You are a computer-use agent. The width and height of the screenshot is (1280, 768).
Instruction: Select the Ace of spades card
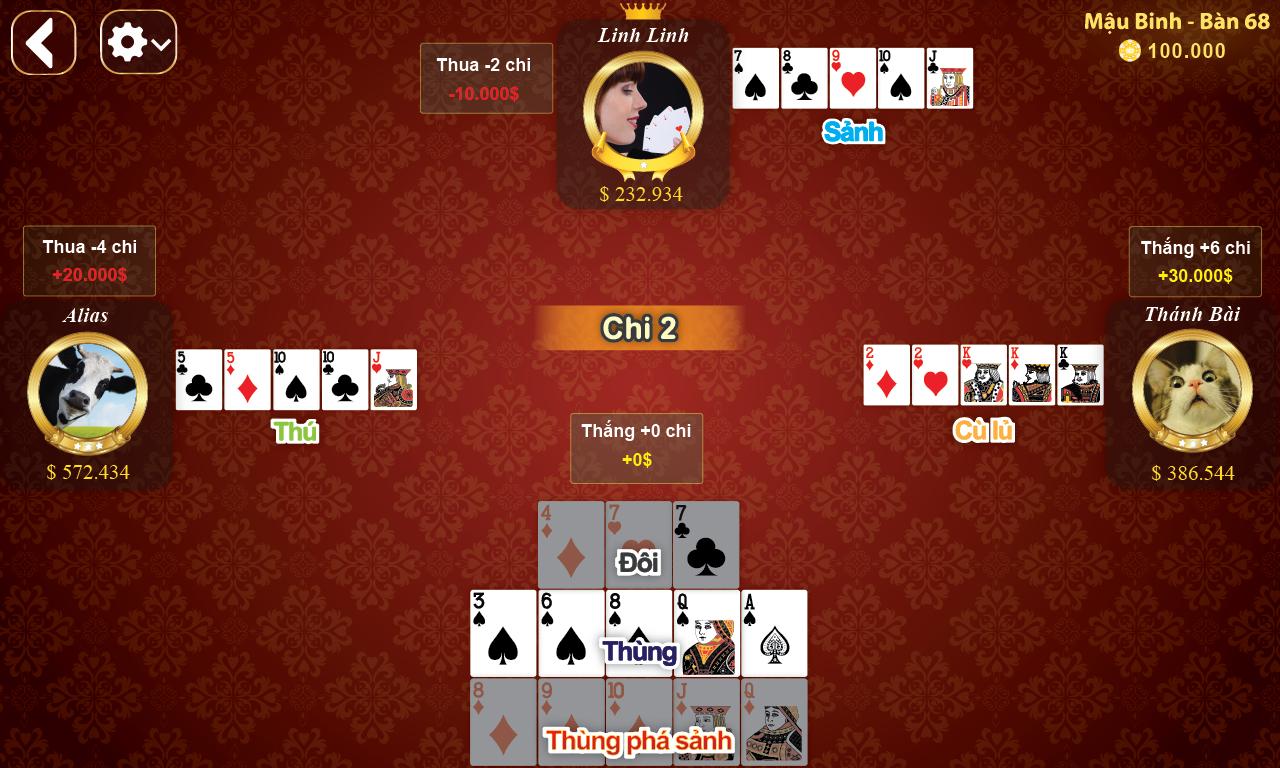[774, 633]
